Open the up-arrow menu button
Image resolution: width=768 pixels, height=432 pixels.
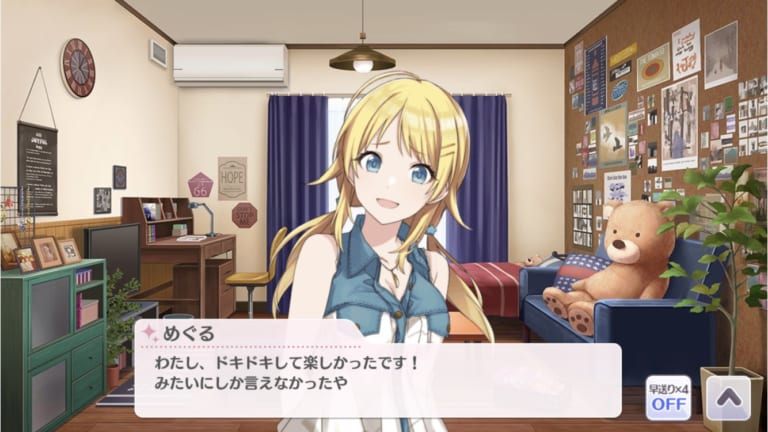(x=727, y=398)
